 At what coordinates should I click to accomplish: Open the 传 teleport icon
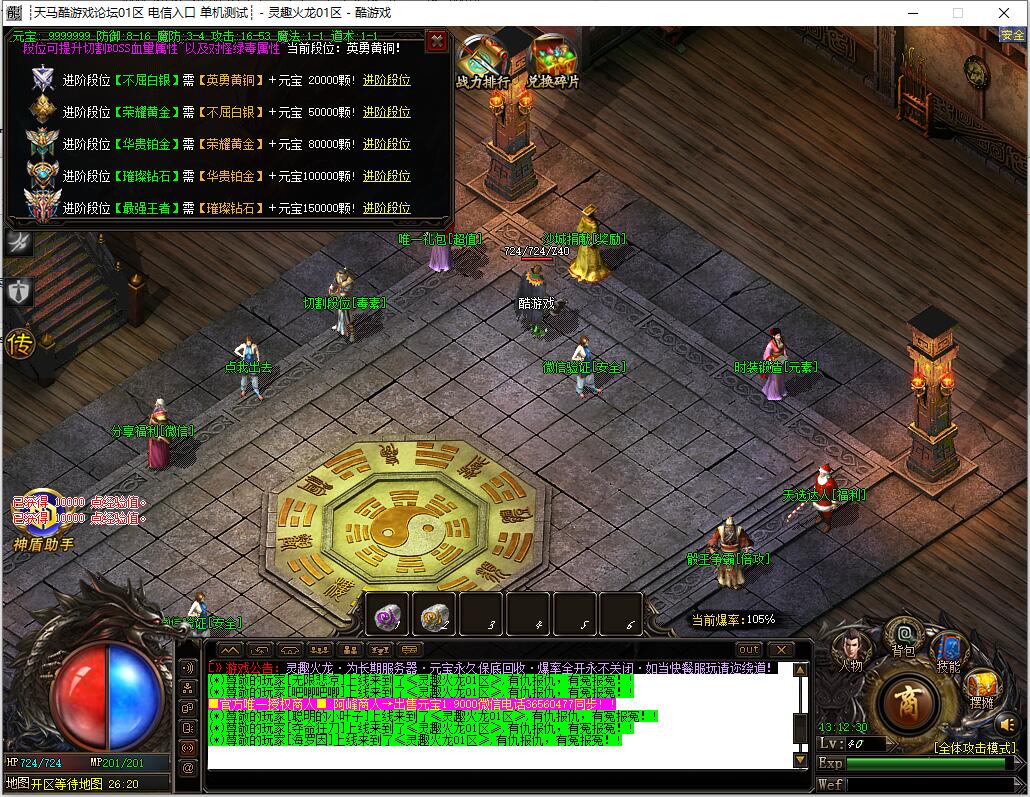pos(20,345)
